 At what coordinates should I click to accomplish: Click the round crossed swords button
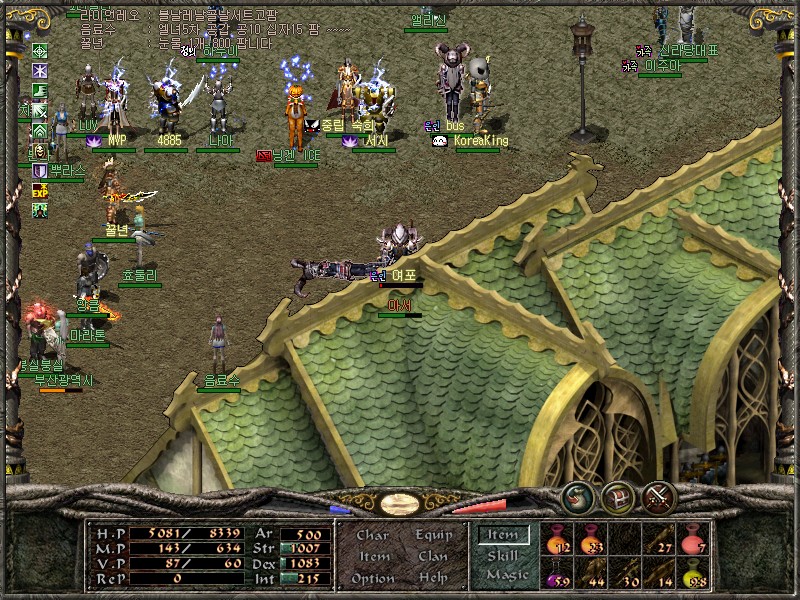click(659, 494)
